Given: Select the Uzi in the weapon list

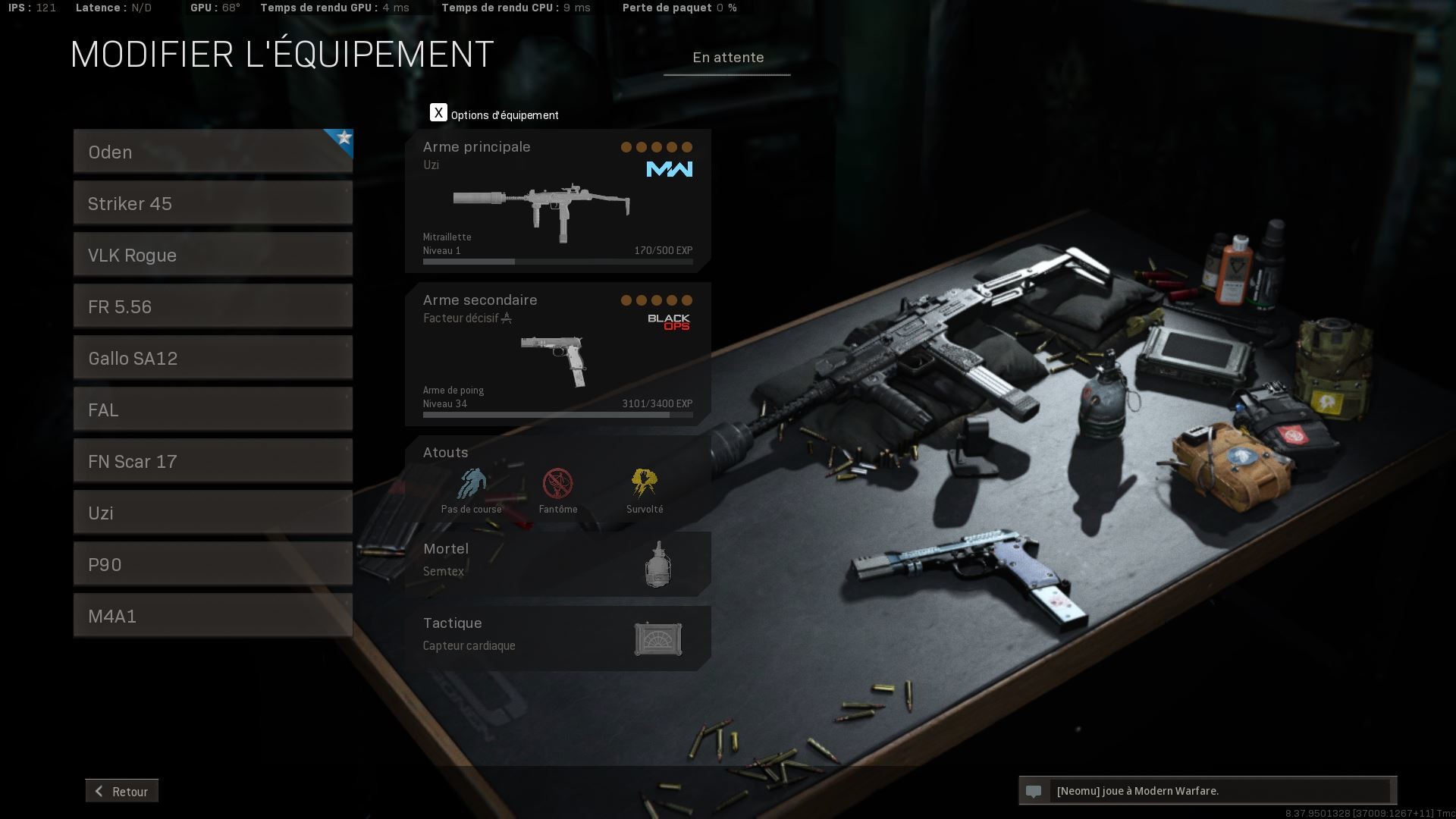Looking at the screenshot, I should tap(212, 513).
